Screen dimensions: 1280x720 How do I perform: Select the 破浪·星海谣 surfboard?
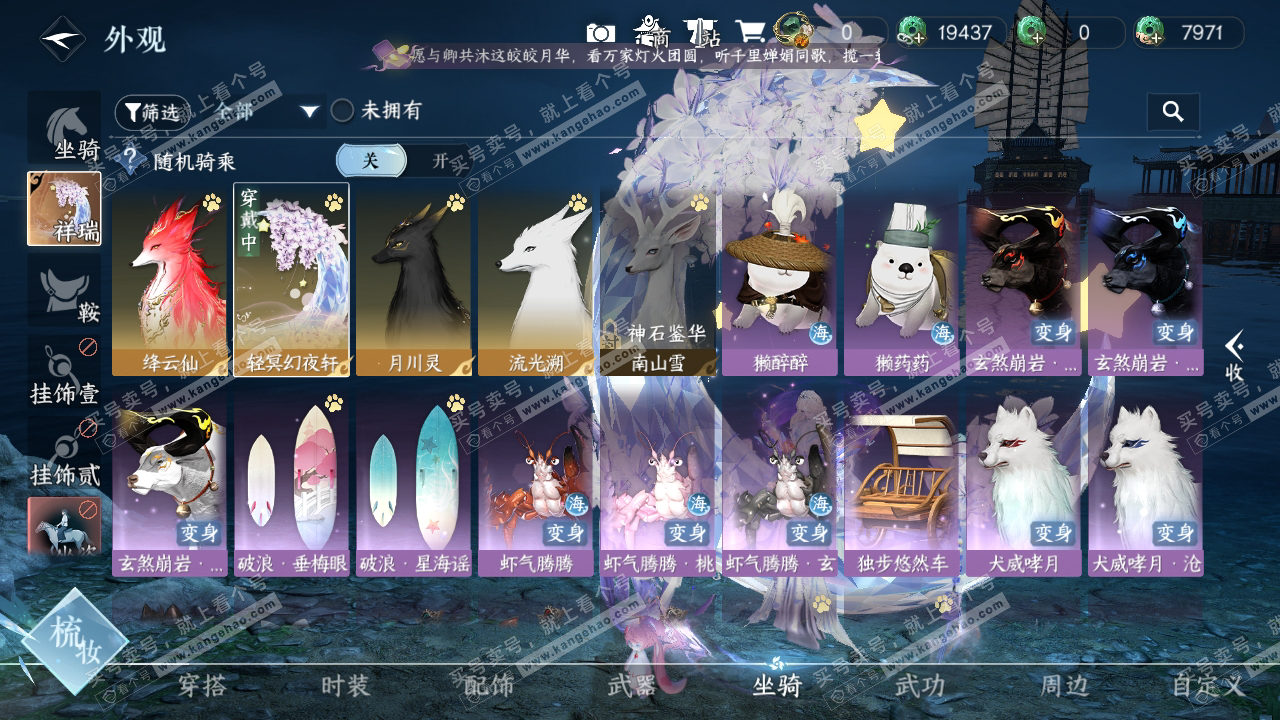pos(413,482)
